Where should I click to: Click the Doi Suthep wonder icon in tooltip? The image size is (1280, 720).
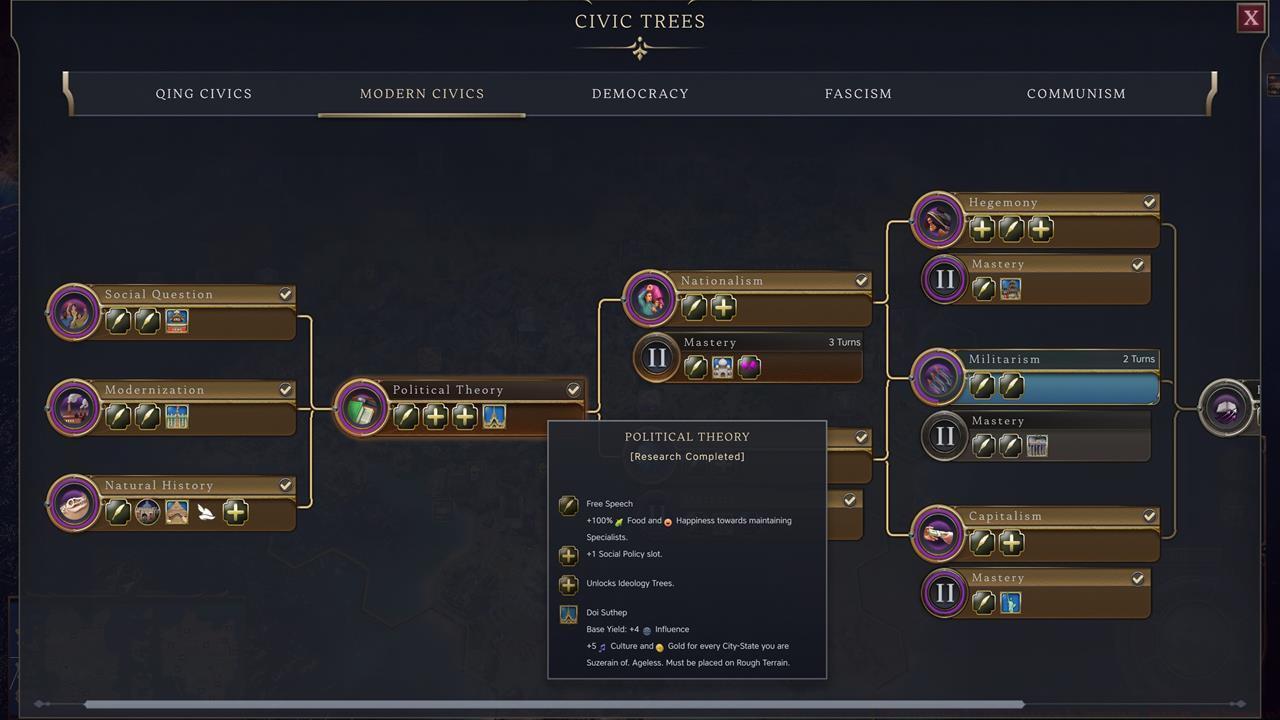coord(568,613)
